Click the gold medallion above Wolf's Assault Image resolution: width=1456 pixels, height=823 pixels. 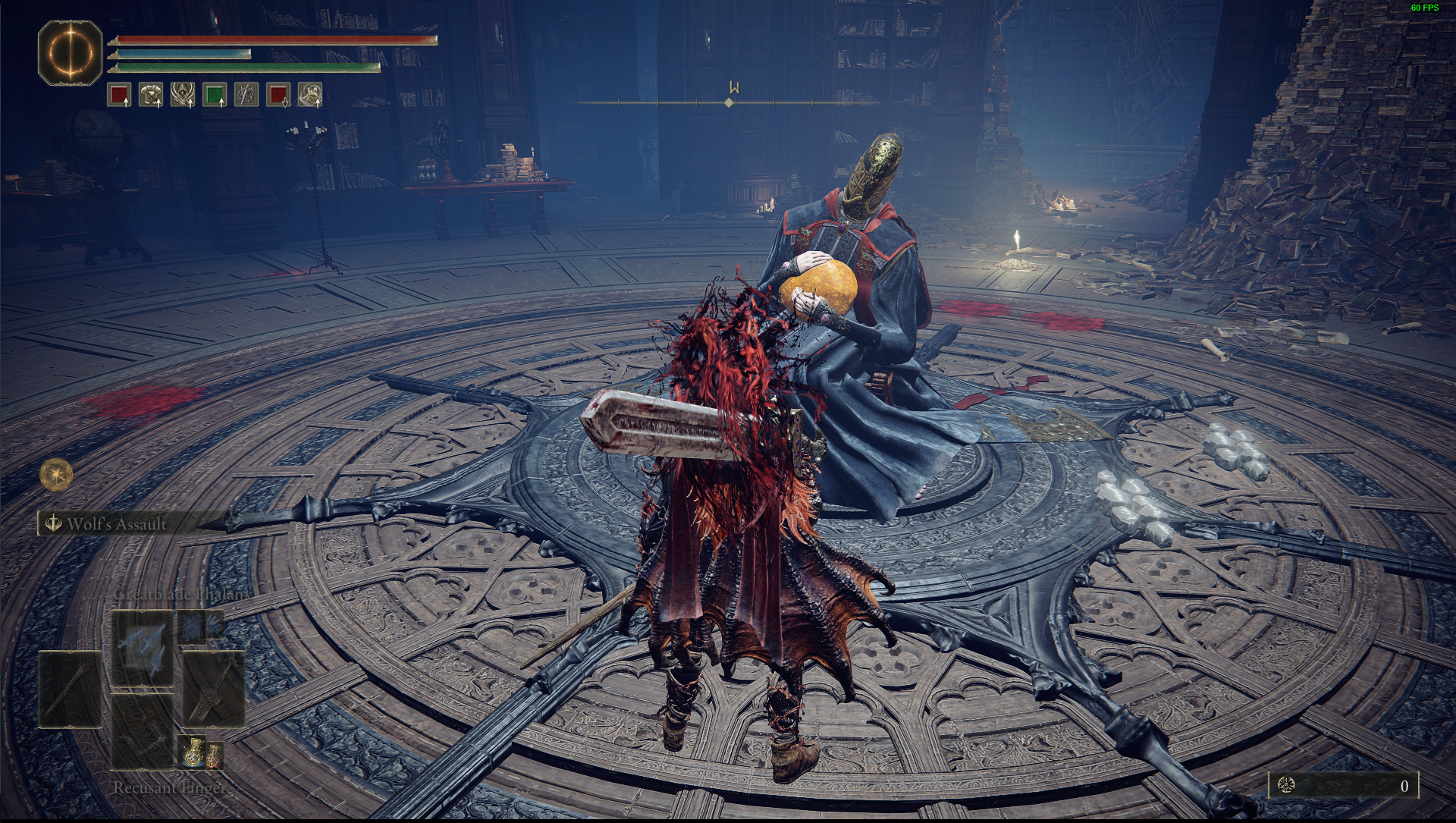click(55, 474)
